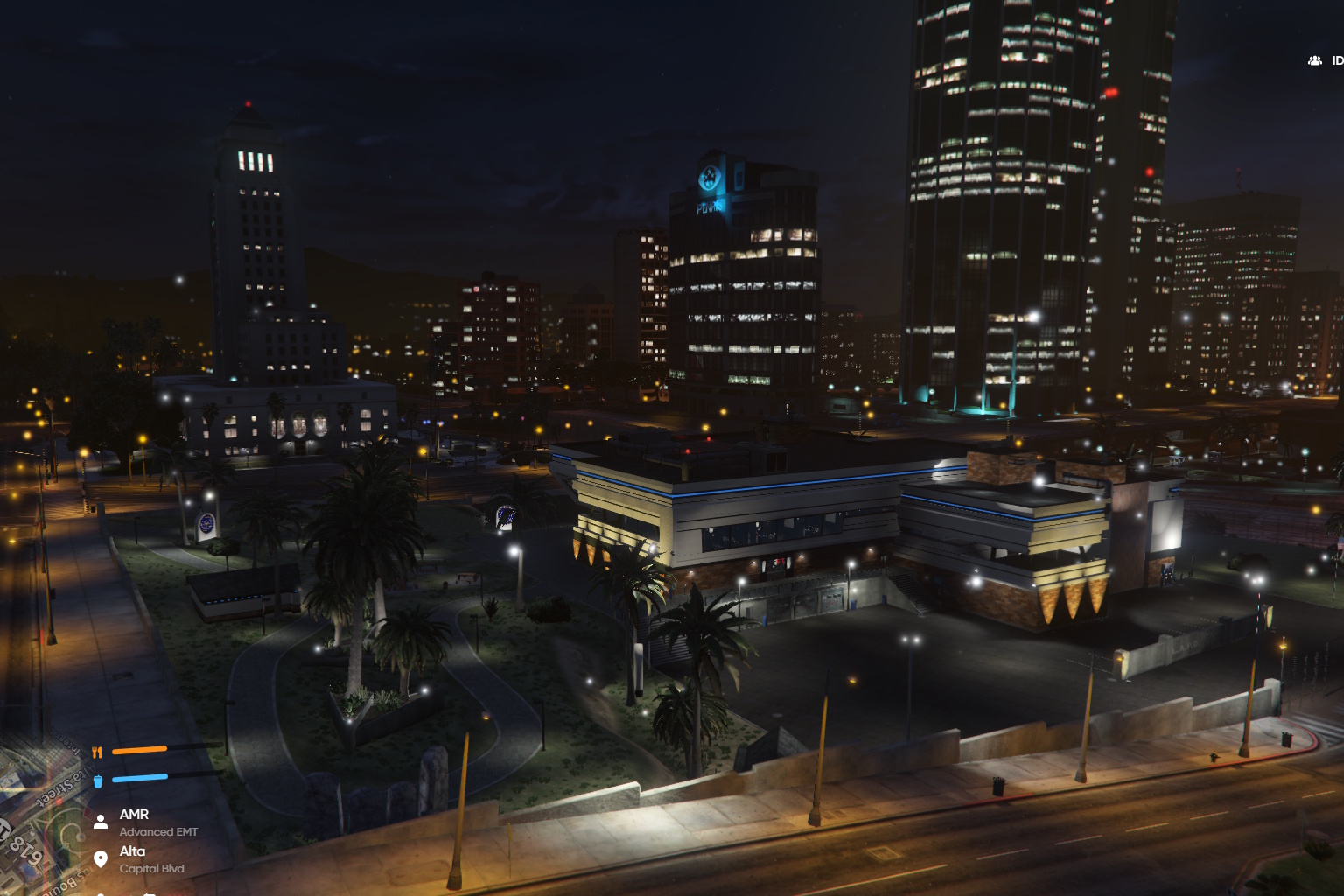
Task: Click the players group icon top right
Action: (1313, 59)
